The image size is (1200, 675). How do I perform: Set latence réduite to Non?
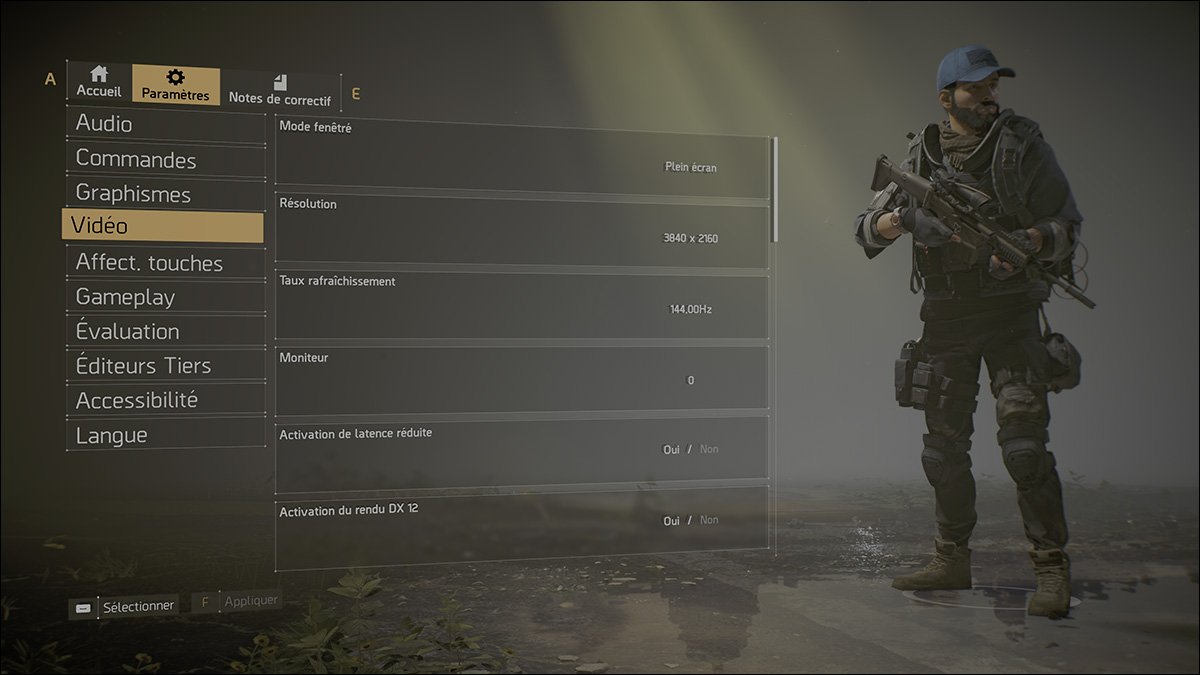pos(709,450)
